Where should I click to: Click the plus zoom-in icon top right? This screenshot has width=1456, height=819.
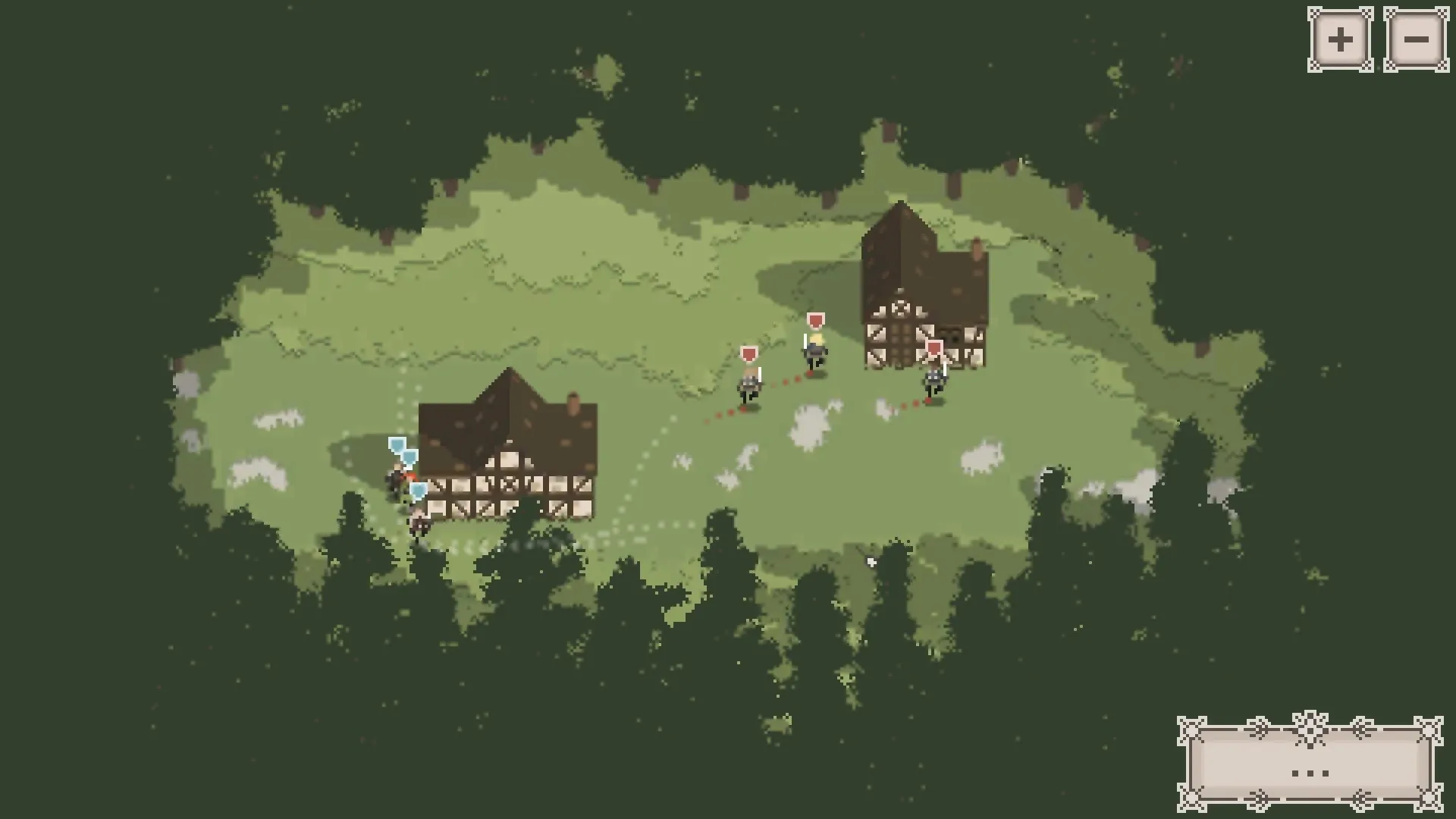1339,38
